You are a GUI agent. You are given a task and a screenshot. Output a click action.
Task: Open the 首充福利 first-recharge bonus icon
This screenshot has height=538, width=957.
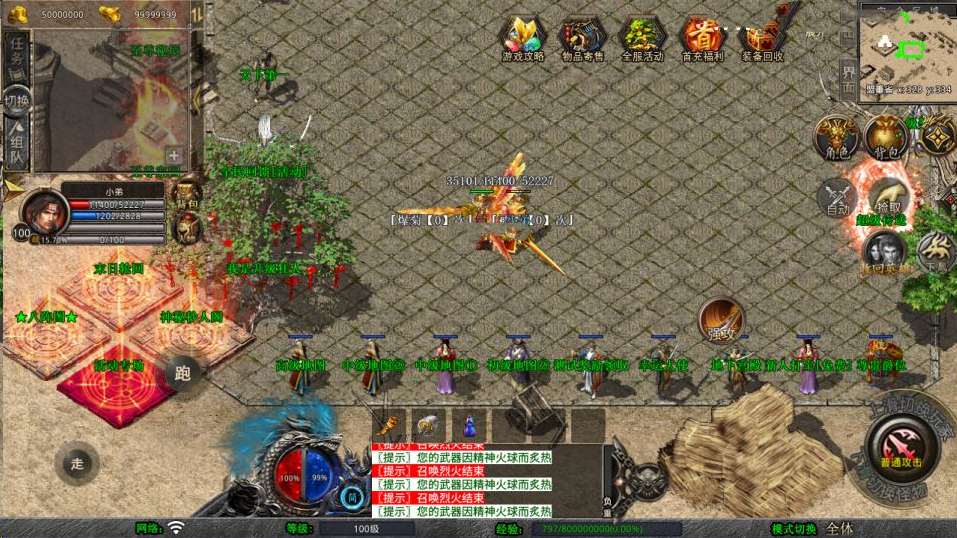point(702,38)
